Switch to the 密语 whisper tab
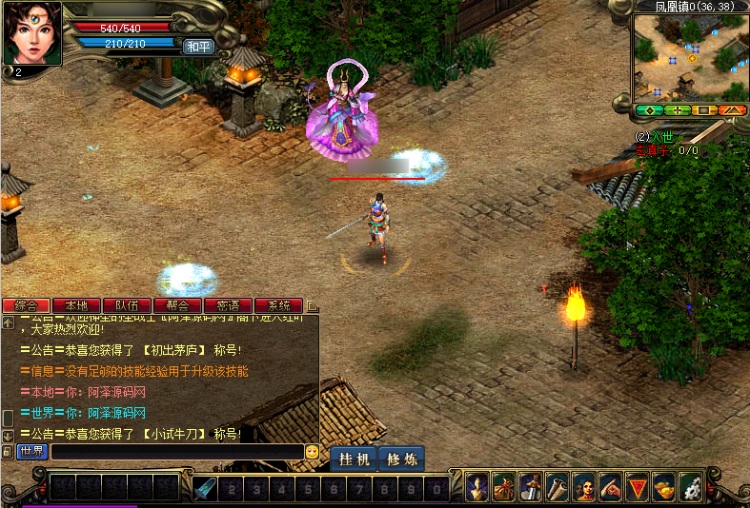The width and height of the screenshot is (750, 508). (228, 305)
